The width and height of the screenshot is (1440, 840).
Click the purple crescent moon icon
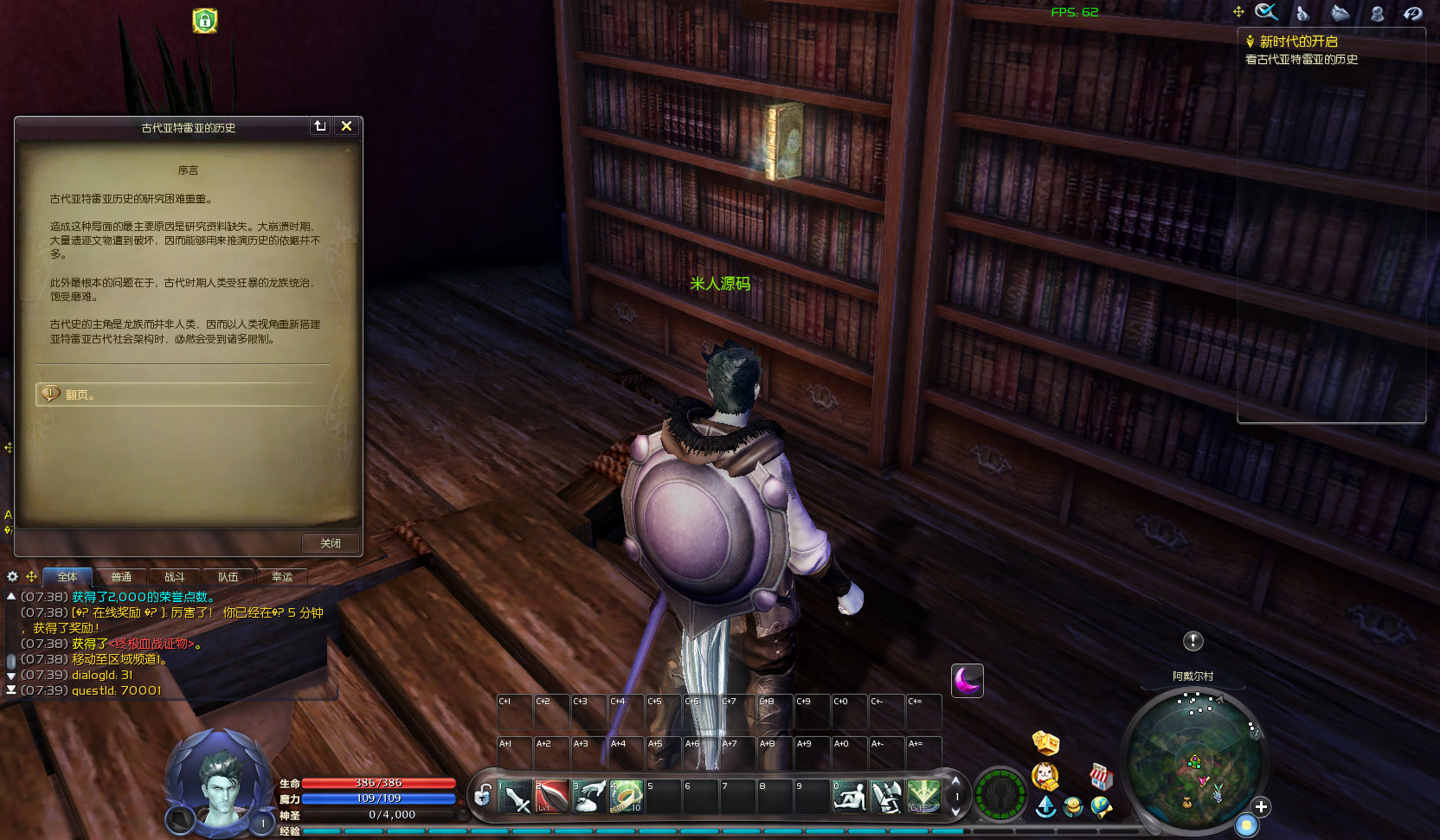[967, 681]
